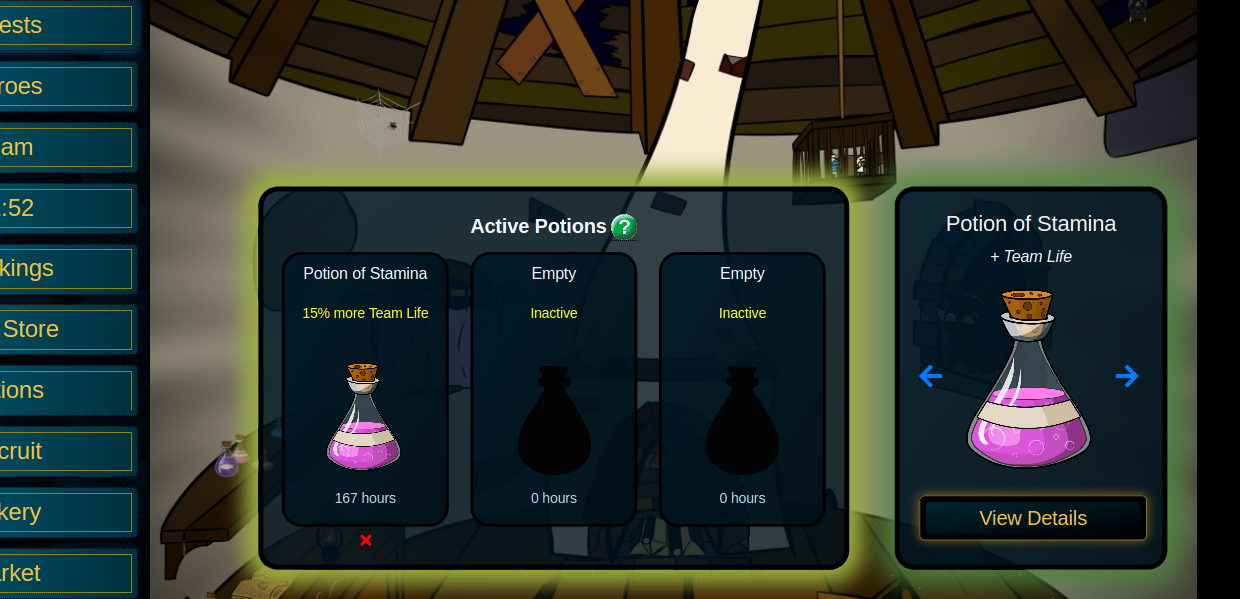This screenshot has width=1240, height=599.
Task: Open the Store menu
Action: pyautogui.click(x=65, y=329)
